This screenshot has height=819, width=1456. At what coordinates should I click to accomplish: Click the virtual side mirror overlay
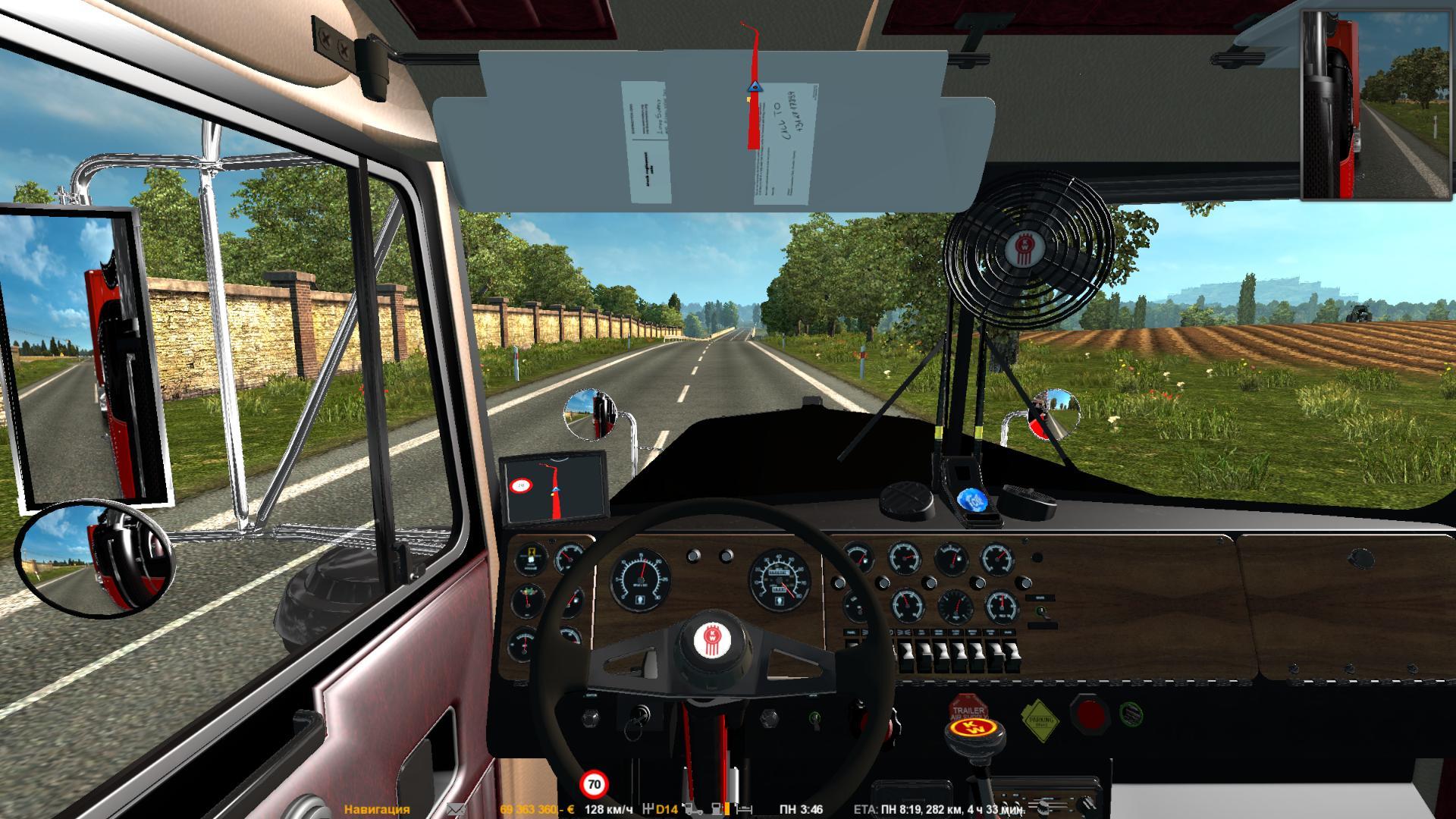[1377, 105]
